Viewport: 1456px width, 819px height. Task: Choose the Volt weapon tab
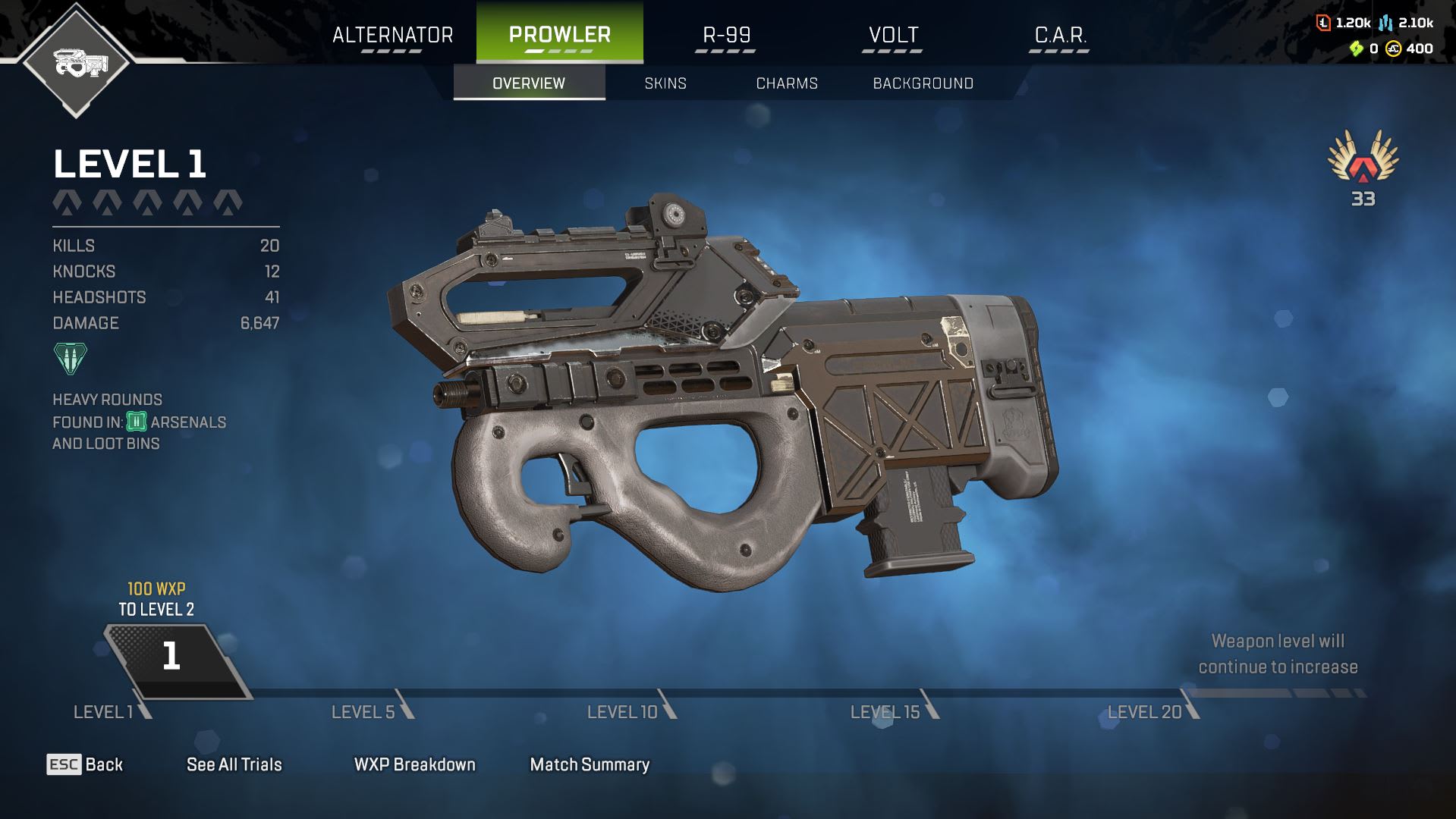(x=893, y=35)
